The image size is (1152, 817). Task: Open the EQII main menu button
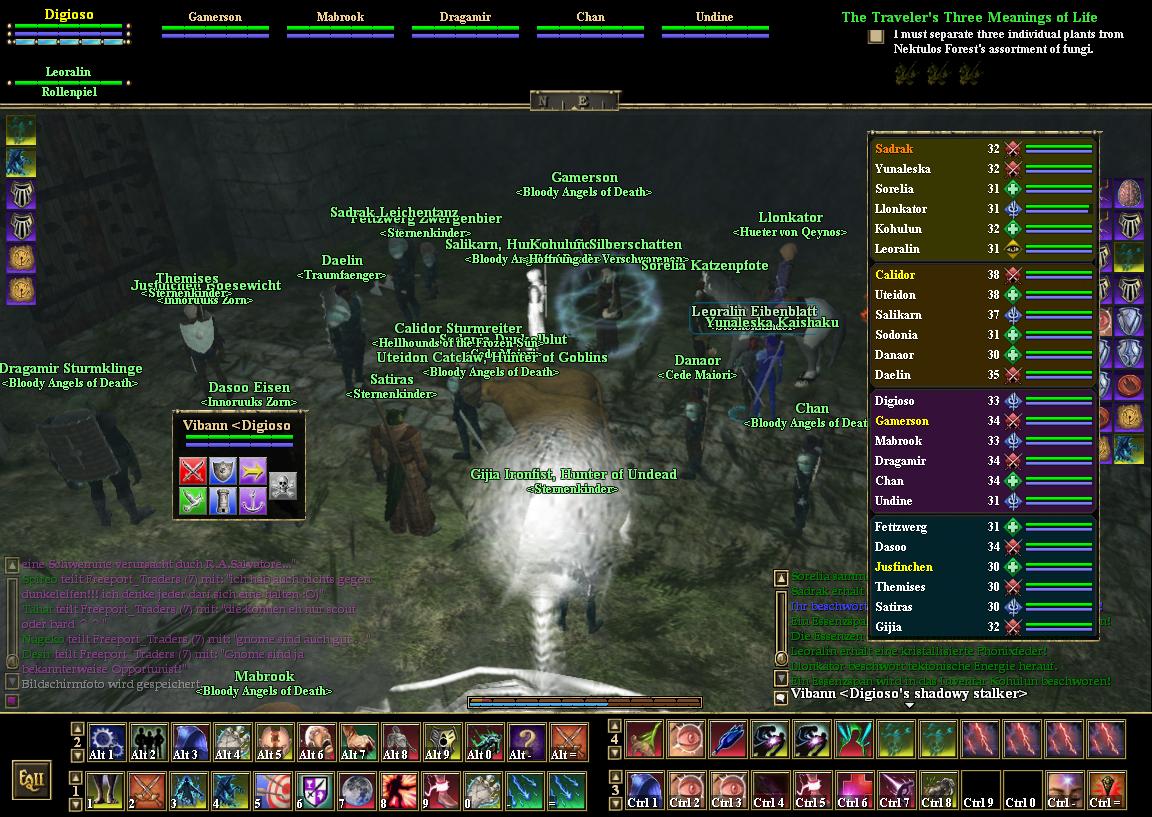point(31,779)
